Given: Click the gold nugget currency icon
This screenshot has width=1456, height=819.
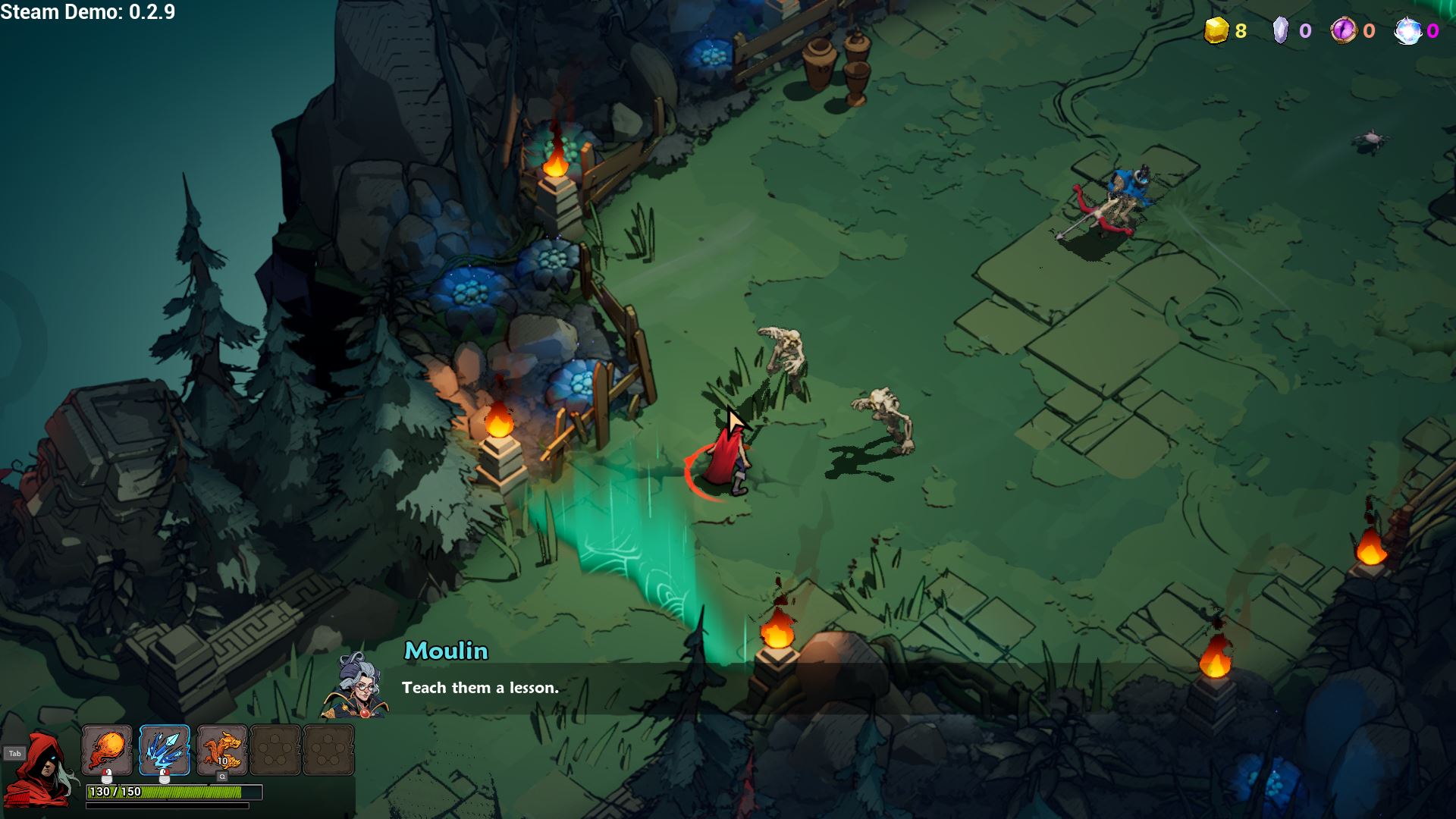Looking at the screenshot, I should pyautogui.click(x=1216, y=31).
